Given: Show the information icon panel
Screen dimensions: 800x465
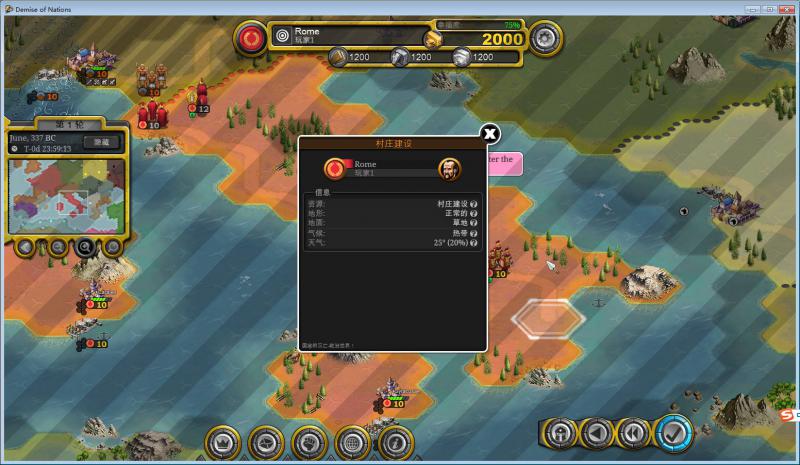Looking at the screenshot, I should [x=395, y=441].
